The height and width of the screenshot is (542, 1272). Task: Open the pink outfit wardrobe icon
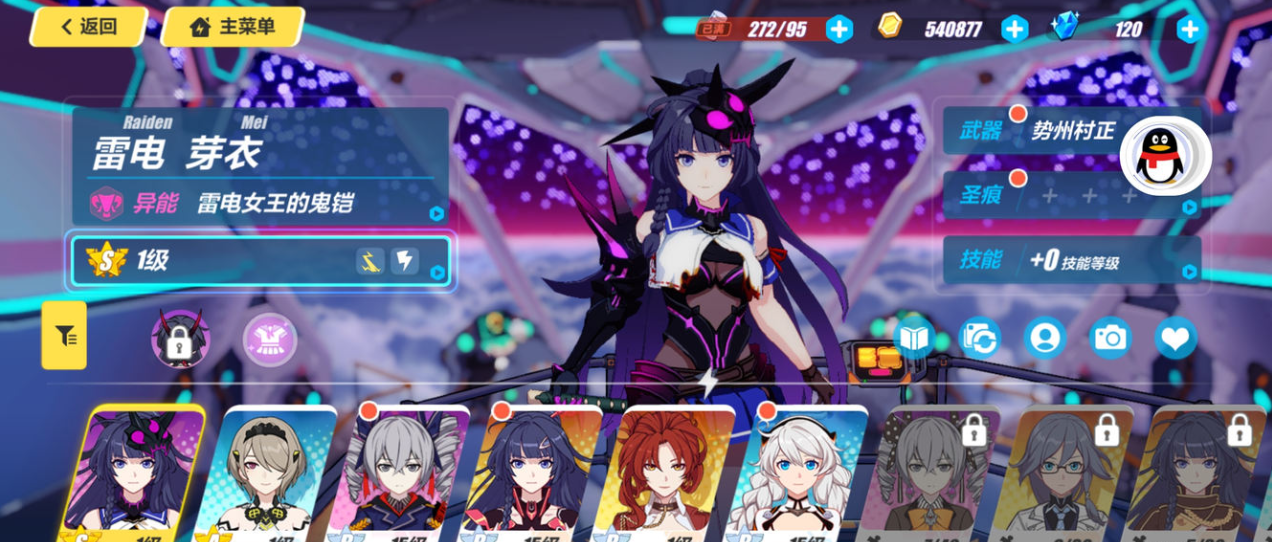click(270, 340)
